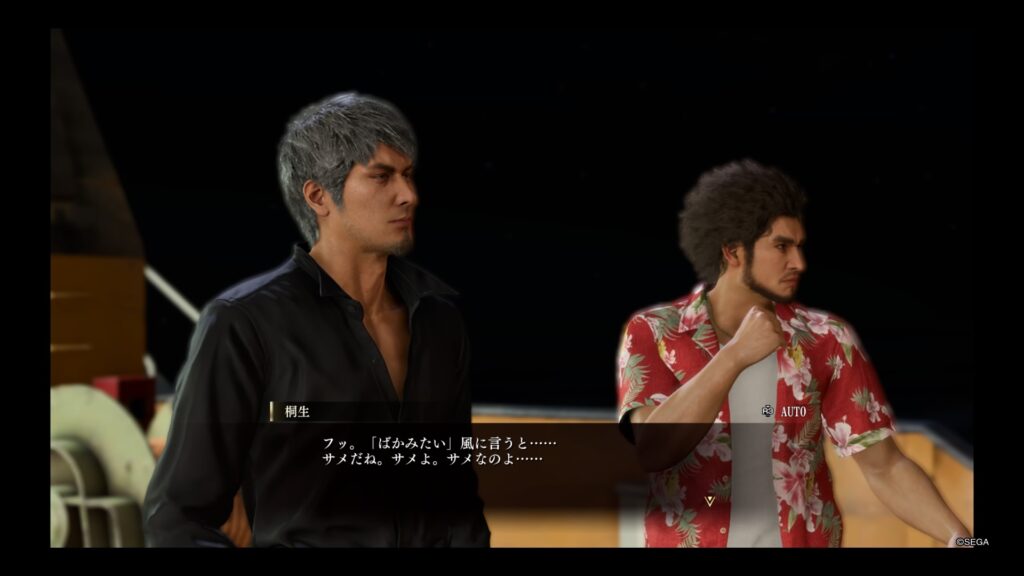The width and height of the screenshot is (1024, 576).
Task: Toggle the AUTO dialogue advance label
Action: point(792,411)
